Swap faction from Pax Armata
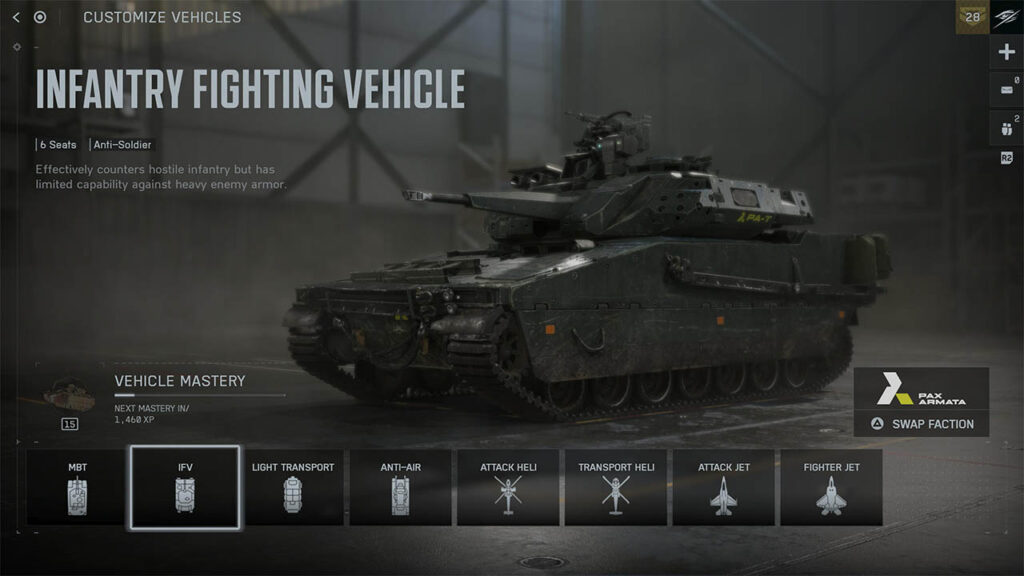The height and width of the screenshot is (576, 1024). click(921, 424)
